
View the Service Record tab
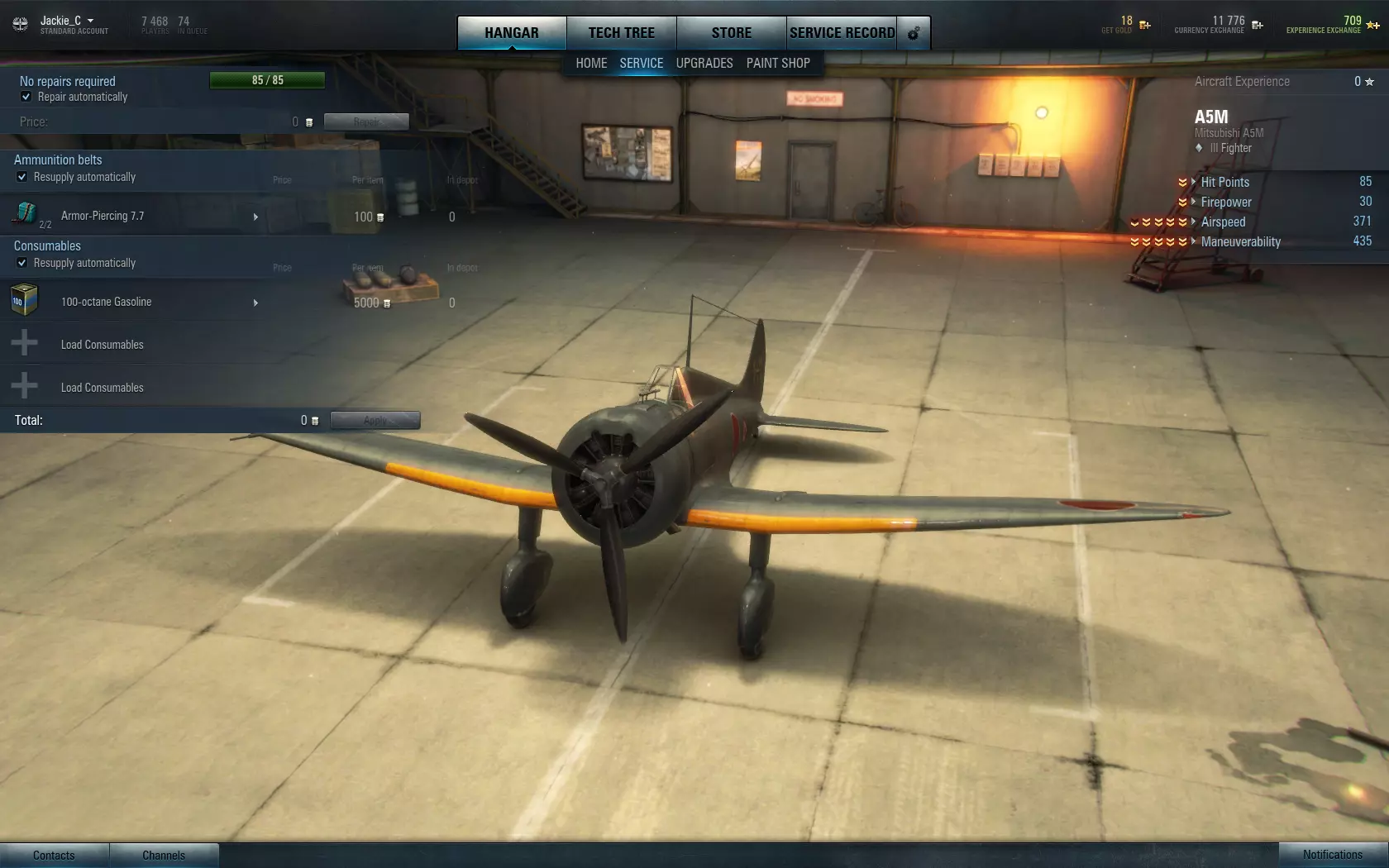tap(842, 33)
